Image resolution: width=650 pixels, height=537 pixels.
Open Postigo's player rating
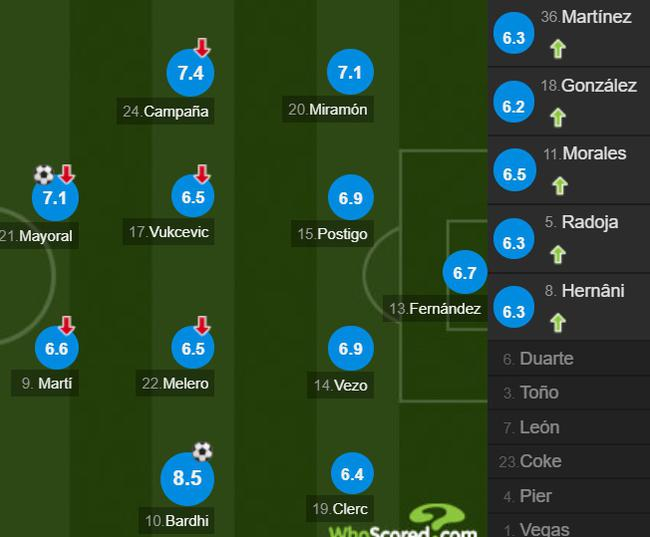pyautogui.click(x=350, y=198)
